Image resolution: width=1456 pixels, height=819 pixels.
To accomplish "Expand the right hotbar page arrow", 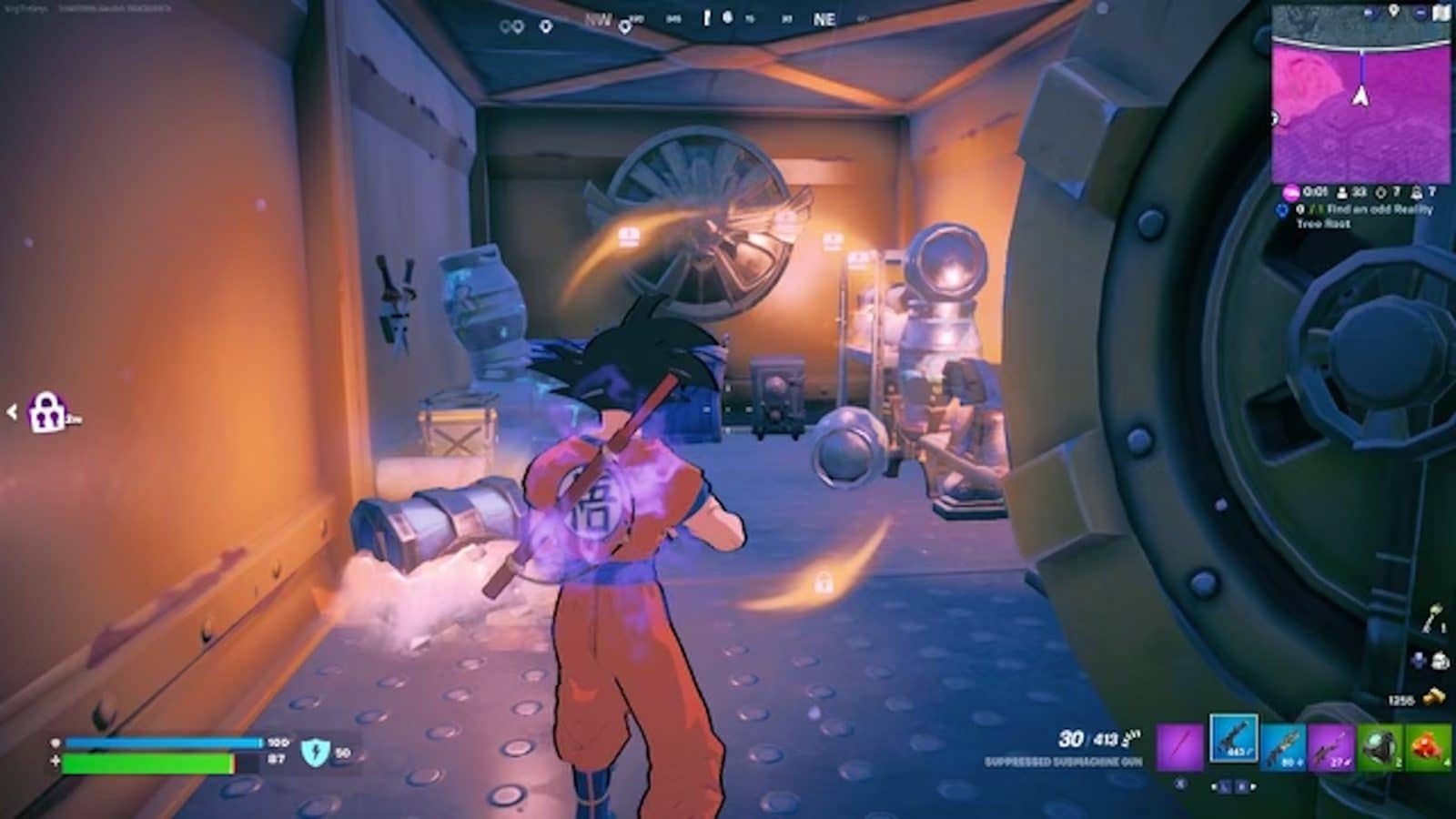I will tap(1253, 785).
